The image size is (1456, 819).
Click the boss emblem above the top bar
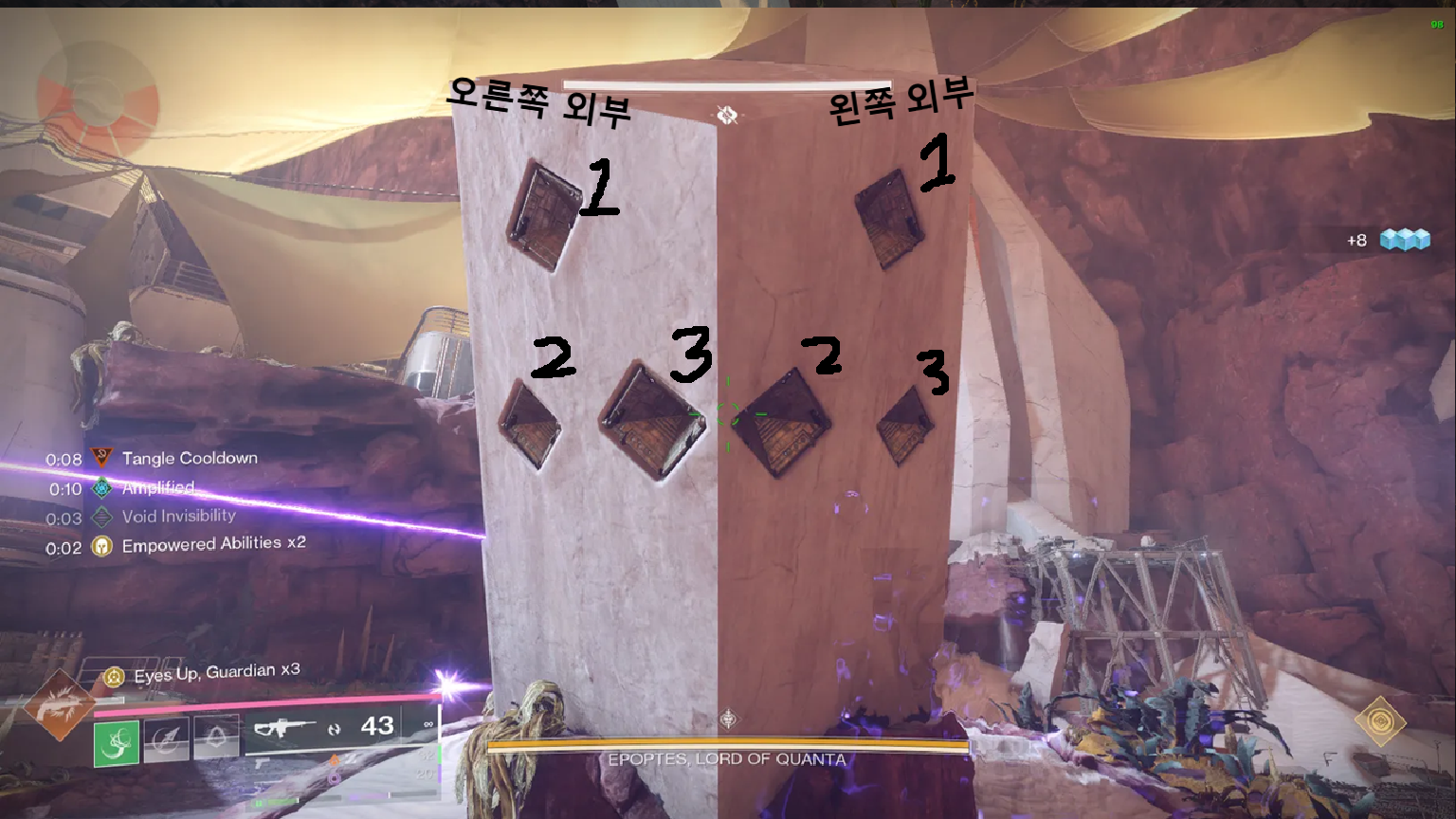coord(727,115)
